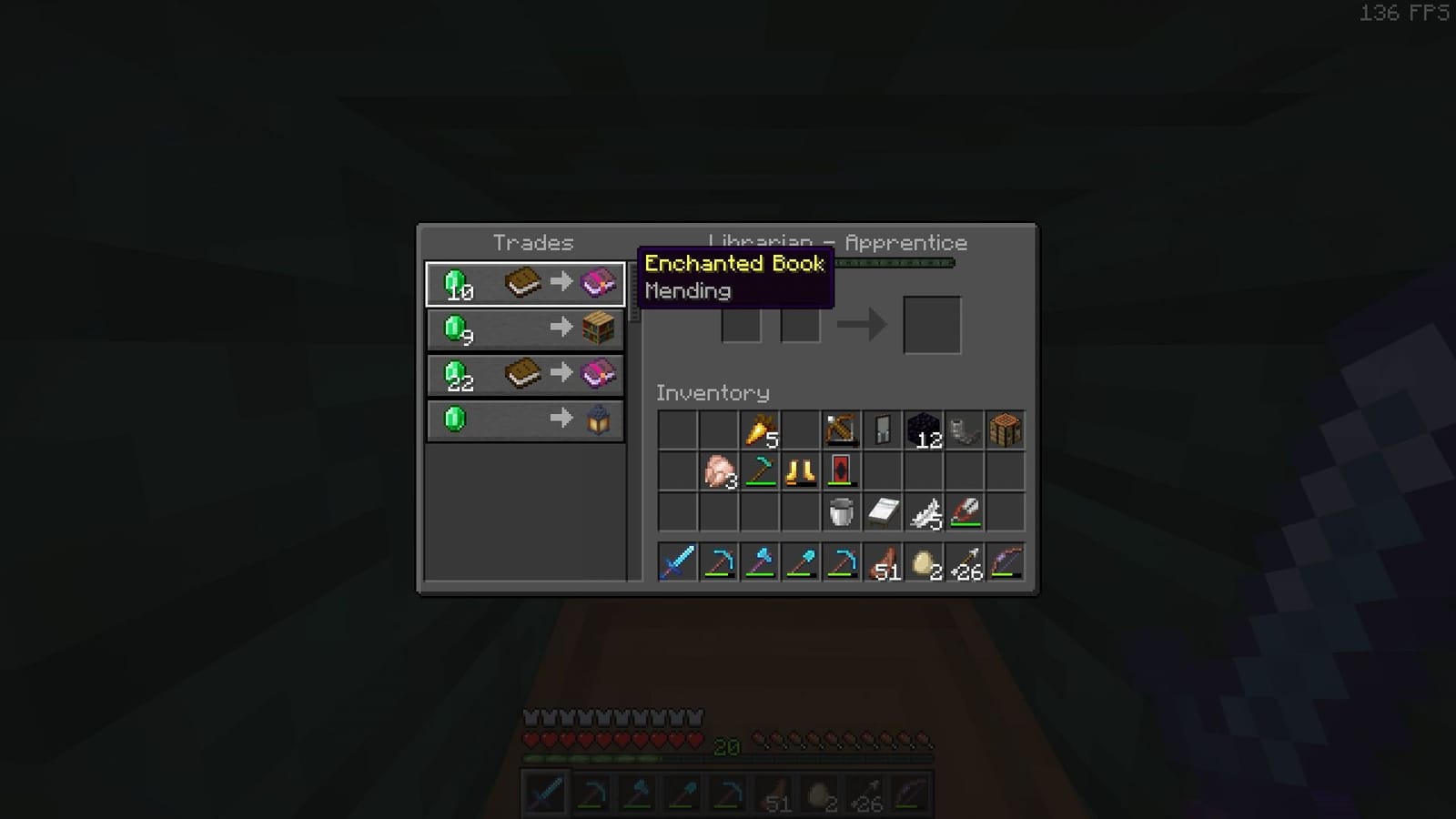Image resolution: width=1456 pixels, height=819 pixels.
Task: Select the crossbow in the inventory
Action: tap(840, 430)
